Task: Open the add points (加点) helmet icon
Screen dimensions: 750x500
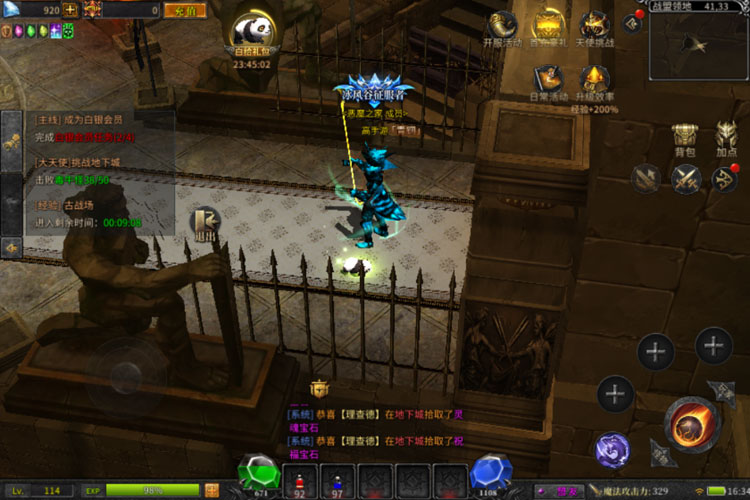Action: pos(727,139)
